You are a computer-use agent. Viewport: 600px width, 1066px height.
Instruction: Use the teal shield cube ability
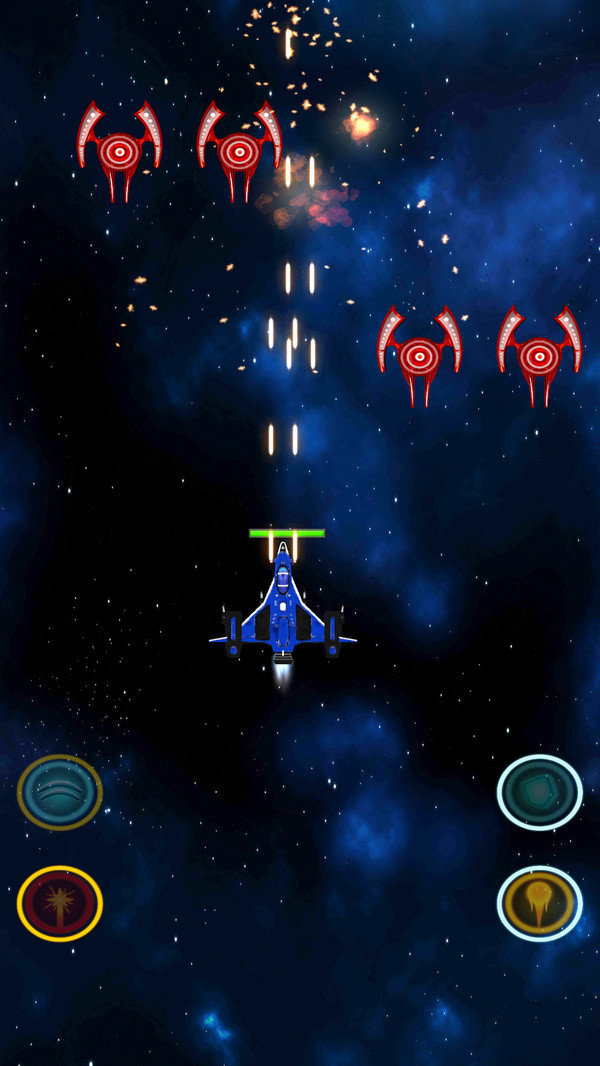540,792
